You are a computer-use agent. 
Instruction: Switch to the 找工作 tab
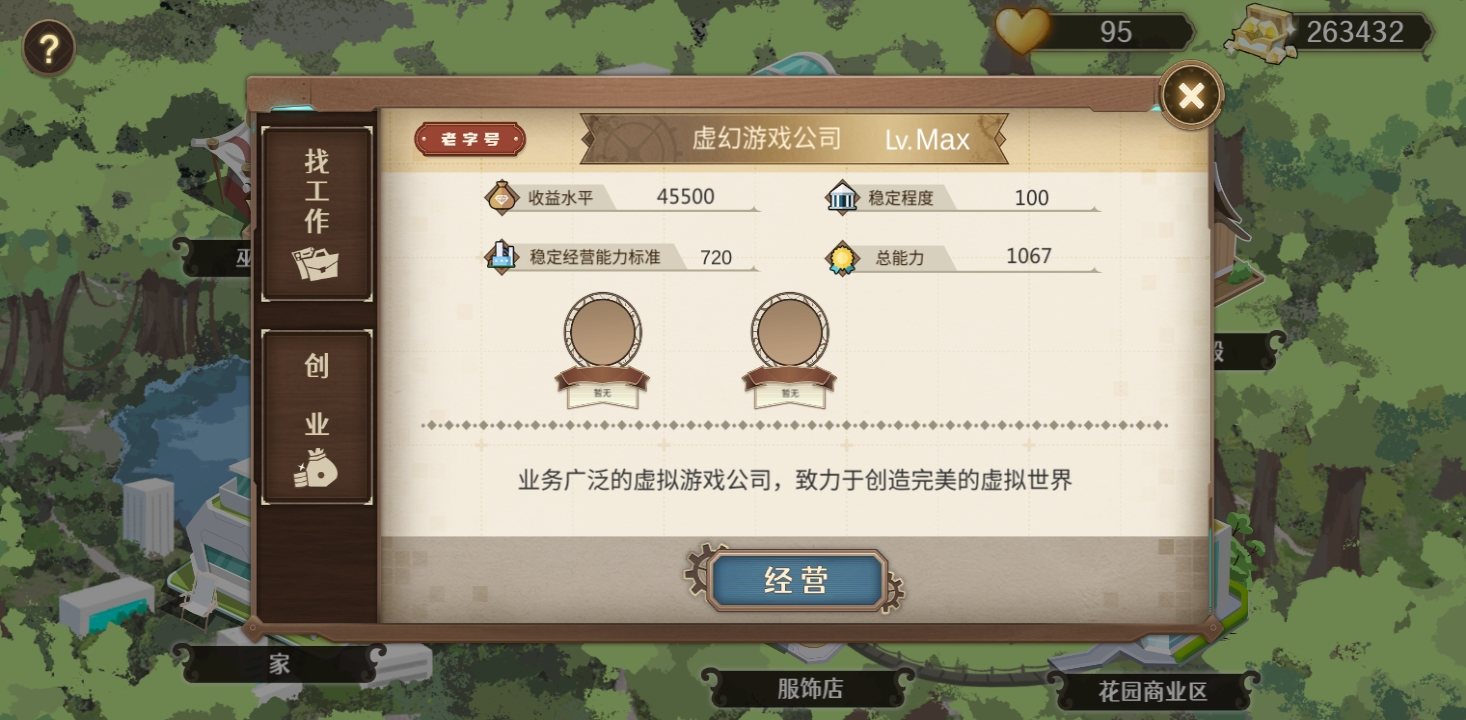[x=316, y=210]
